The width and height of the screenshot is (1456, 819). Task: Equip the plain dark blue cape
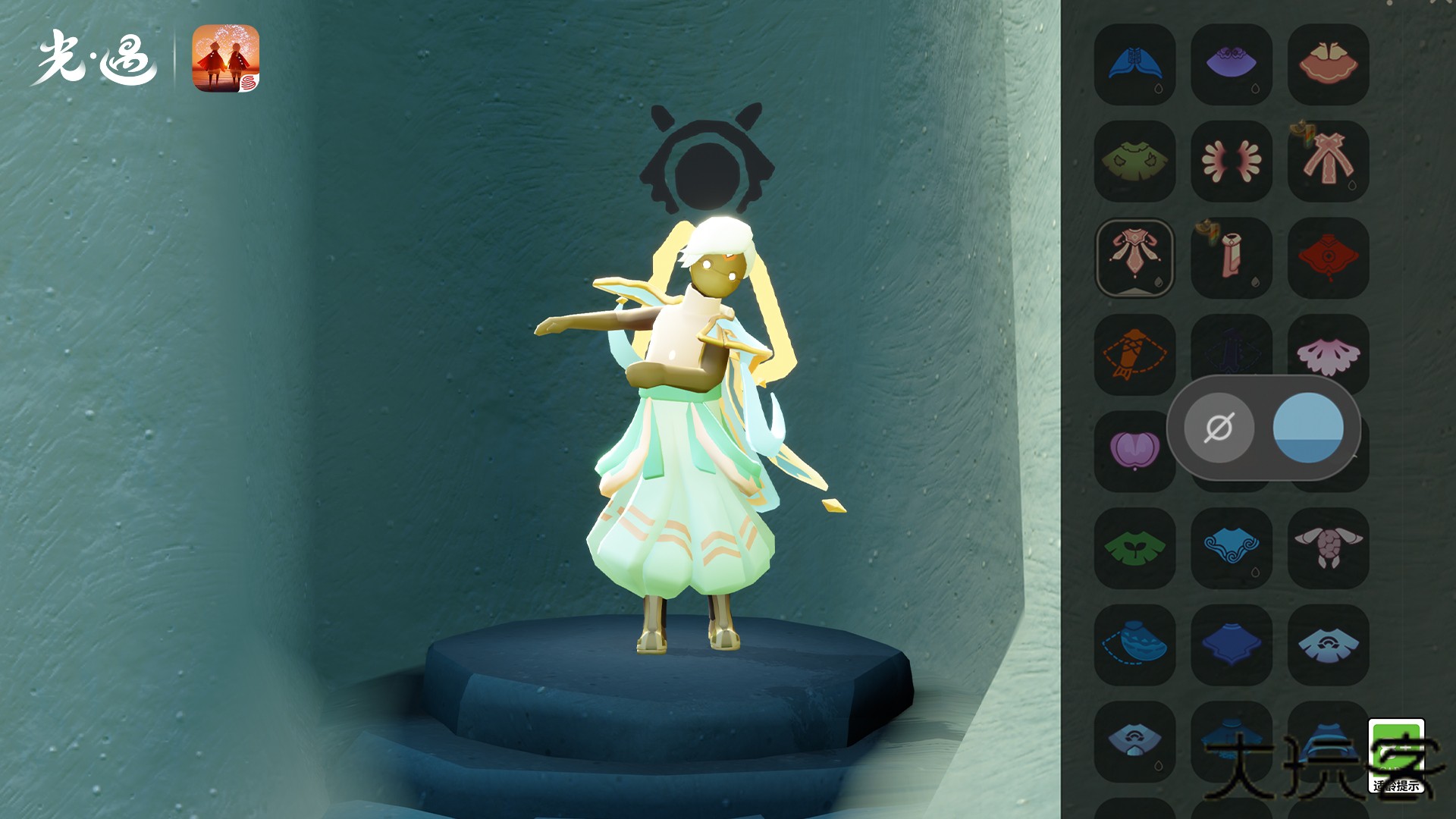click(1231, 645)
